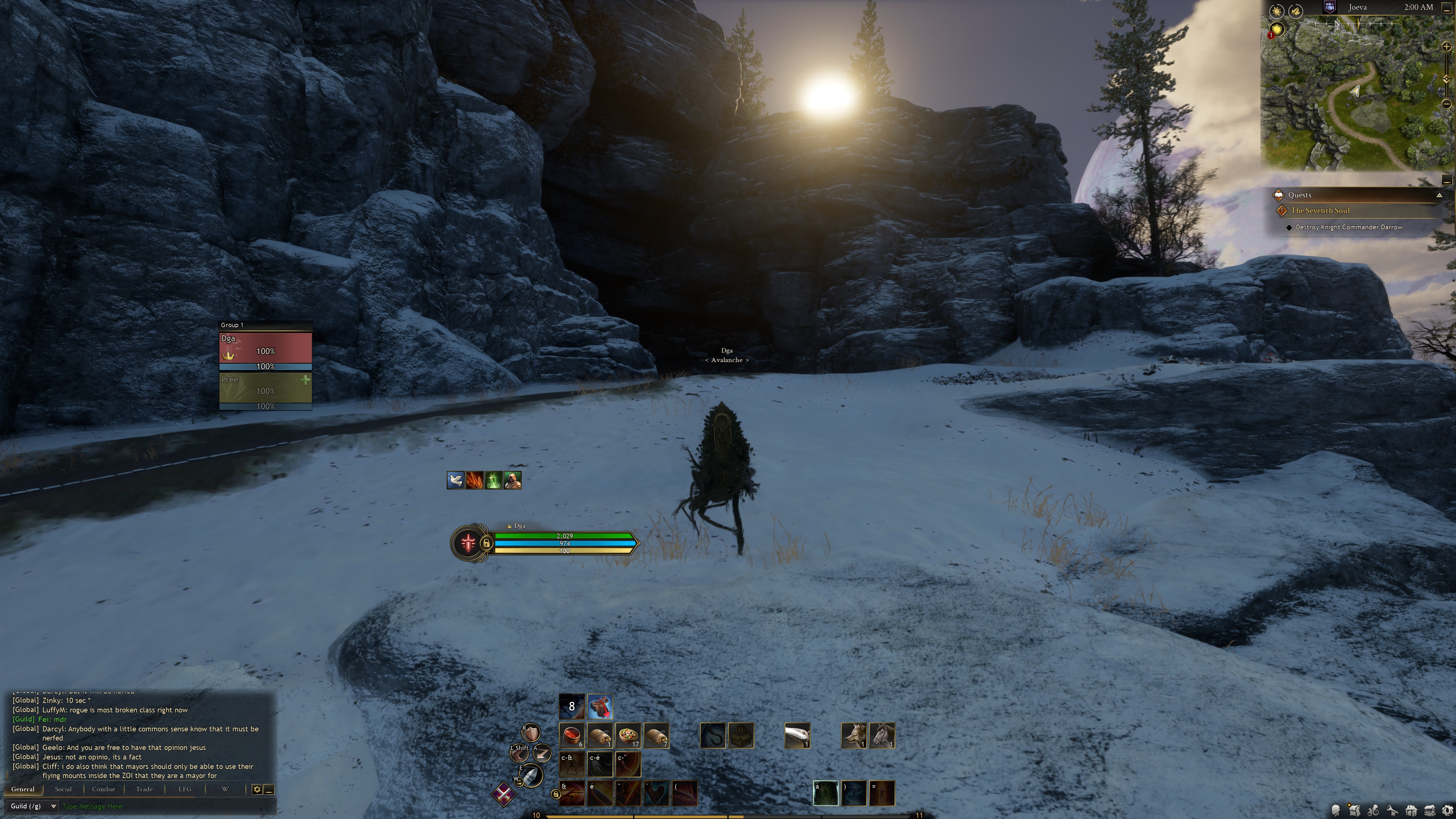
Task: Summon the horse mount from the hotbar
Action: [882, 735]
